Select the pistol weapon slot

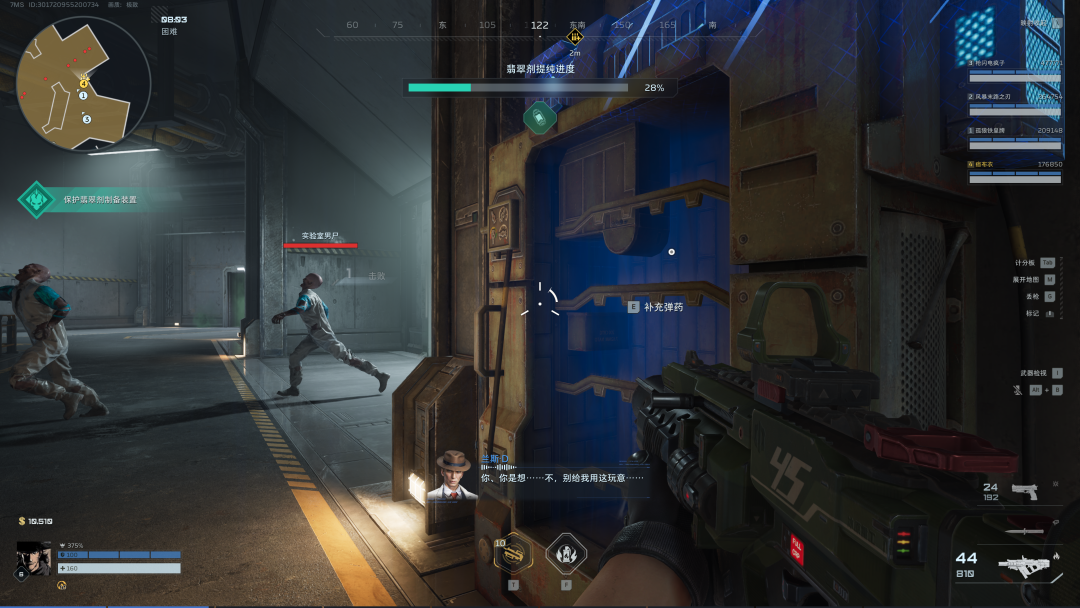point(1024,491)
